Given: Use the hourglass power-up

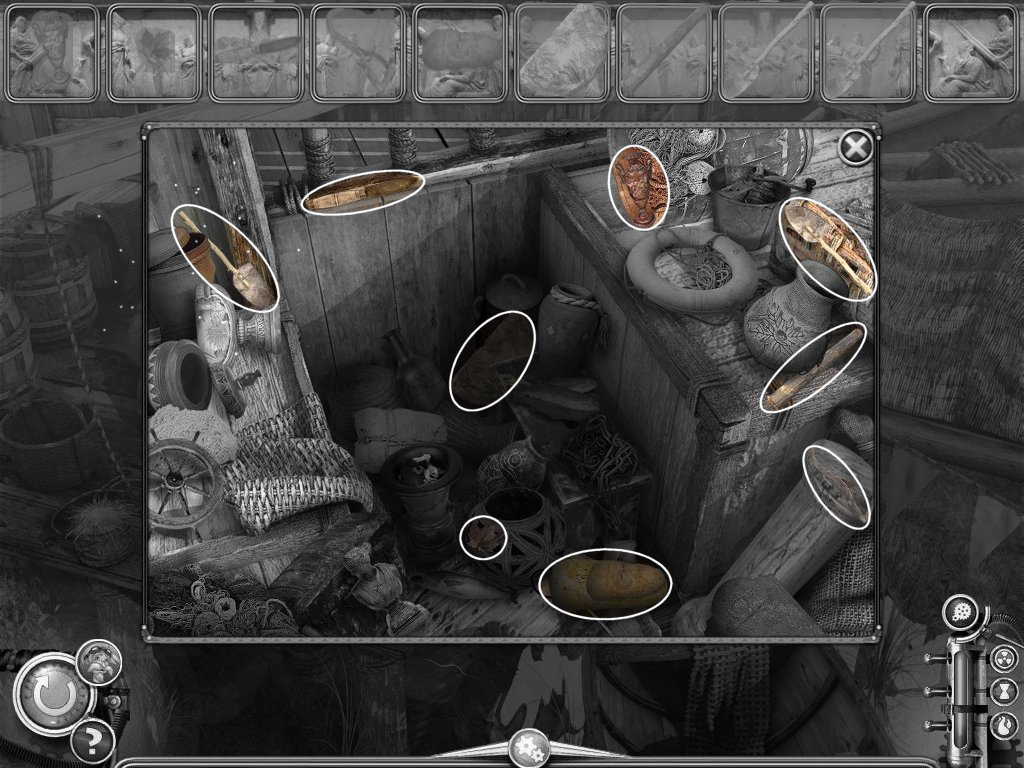Looking at the screenshot, I should [x=1002, y=691].
